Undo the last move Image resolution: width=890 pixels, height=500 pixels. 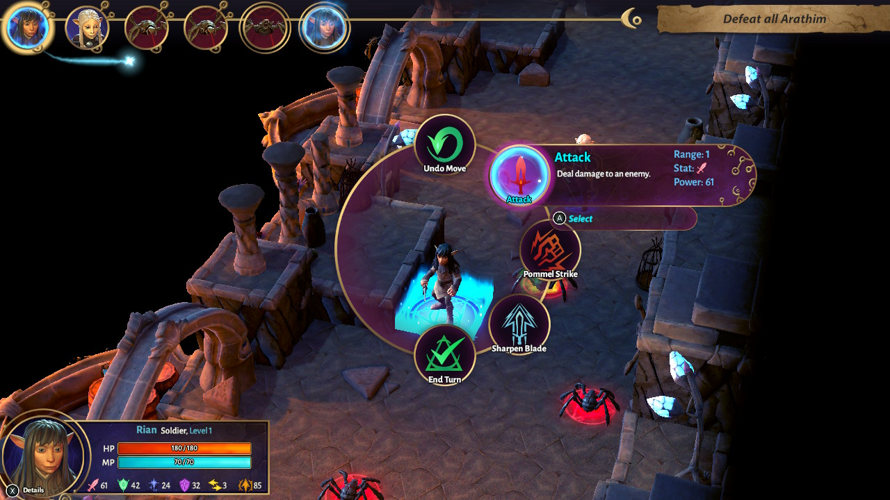point(444,145)
